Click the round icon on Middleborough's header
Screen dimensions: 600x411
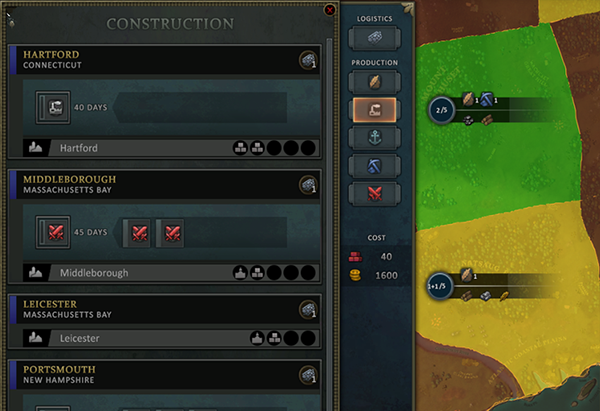pyautogui.click(x=308, y=185)
